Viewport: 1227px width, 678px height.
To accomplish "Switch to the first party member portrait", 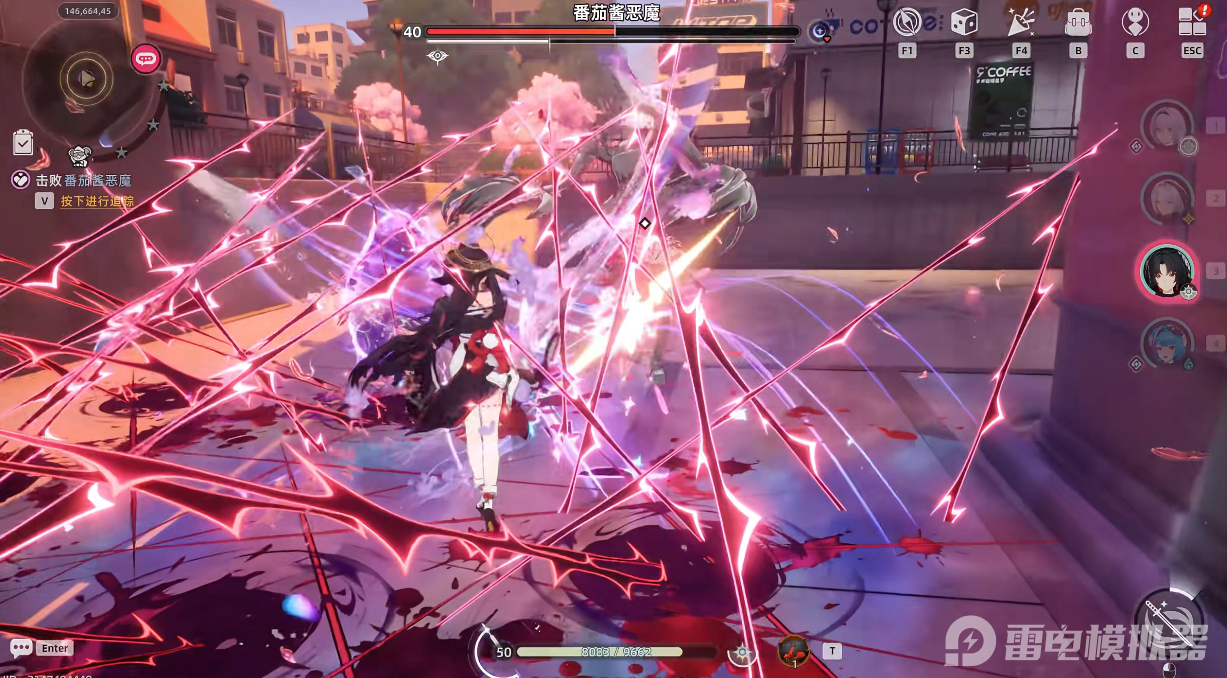I will coord(1167,125).
